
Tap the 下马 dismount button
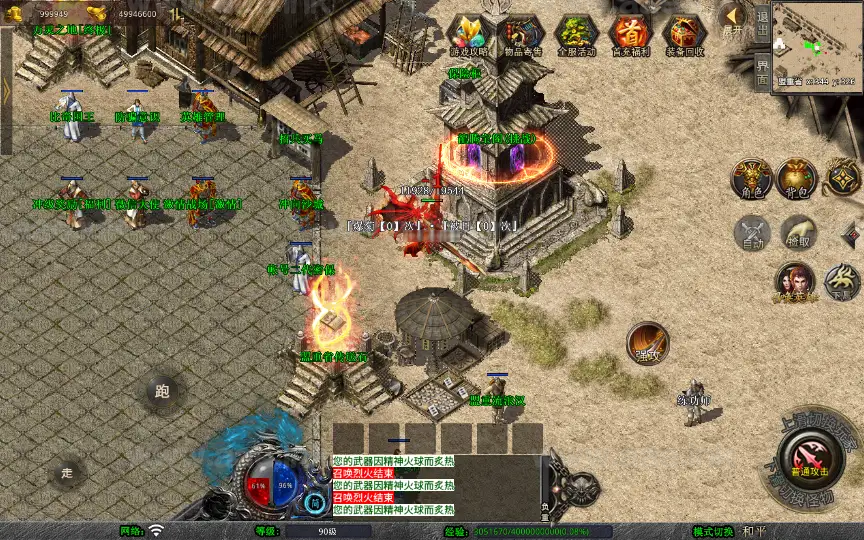pos(841,281)
